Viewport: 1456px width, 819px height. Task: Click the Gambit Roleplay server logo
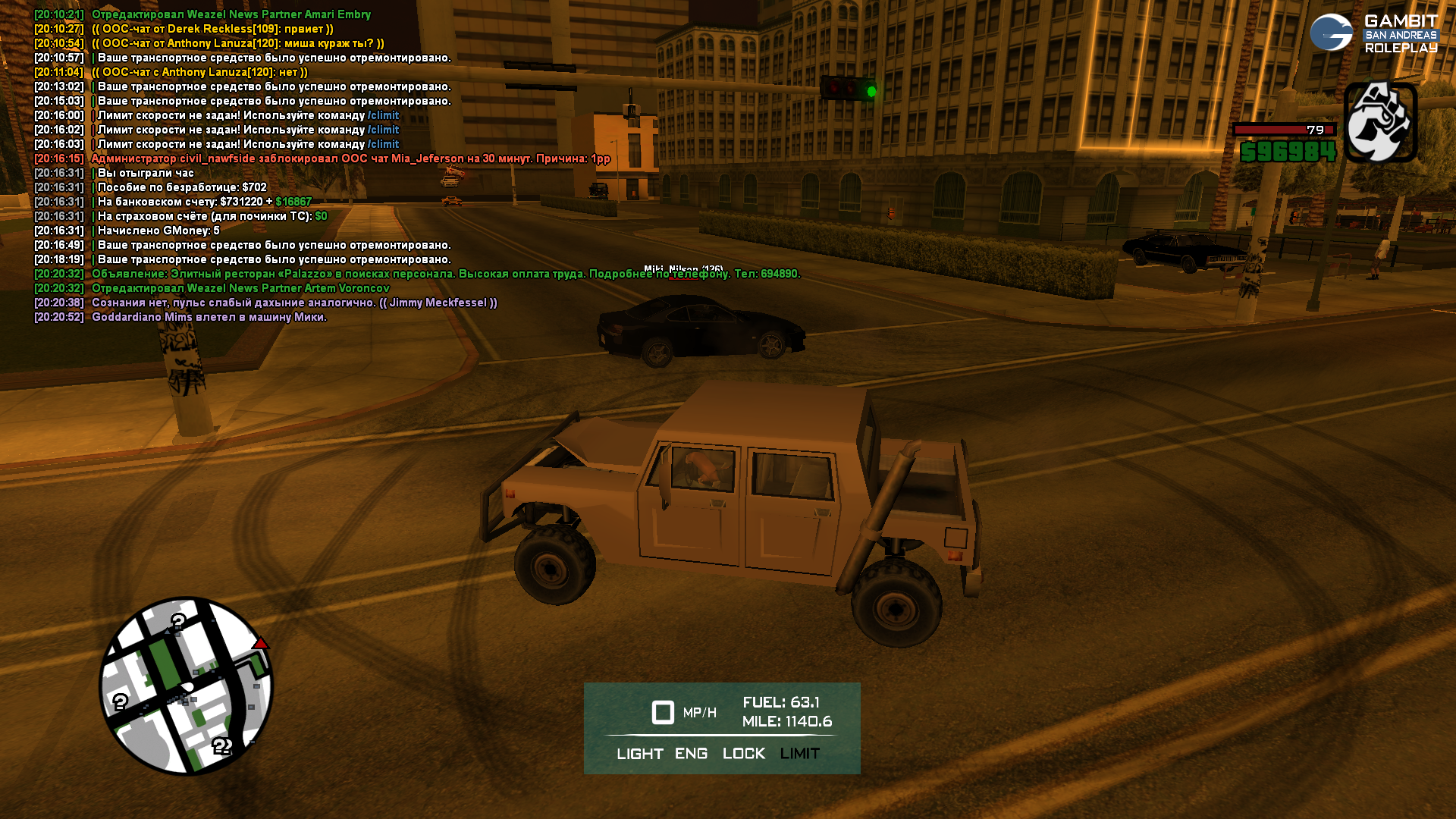coord(1373,34)
